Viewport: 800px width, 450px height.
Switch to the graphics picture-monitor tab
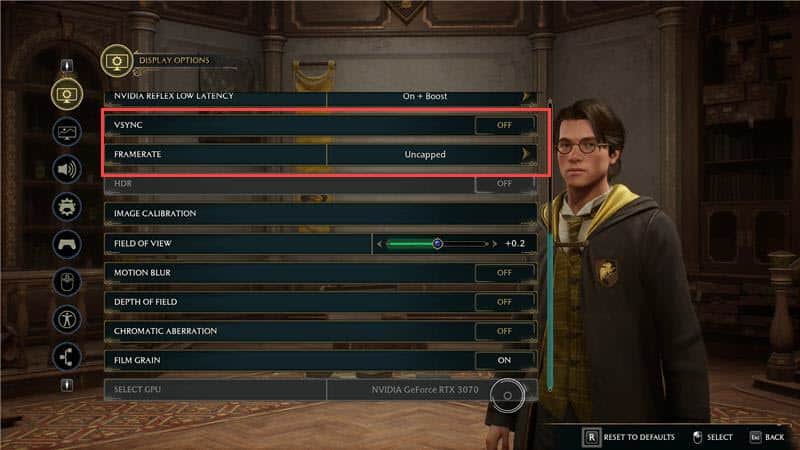click(67, 131)
